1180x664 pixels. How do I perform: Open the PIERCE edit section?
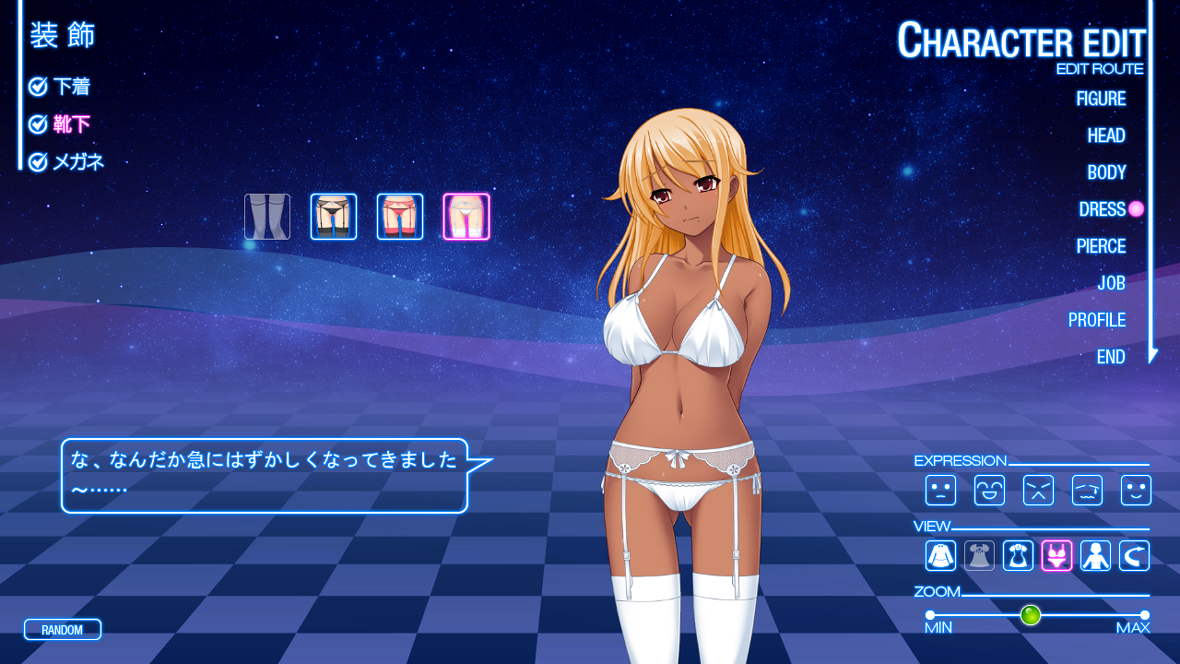click(x=1100, y=246)
